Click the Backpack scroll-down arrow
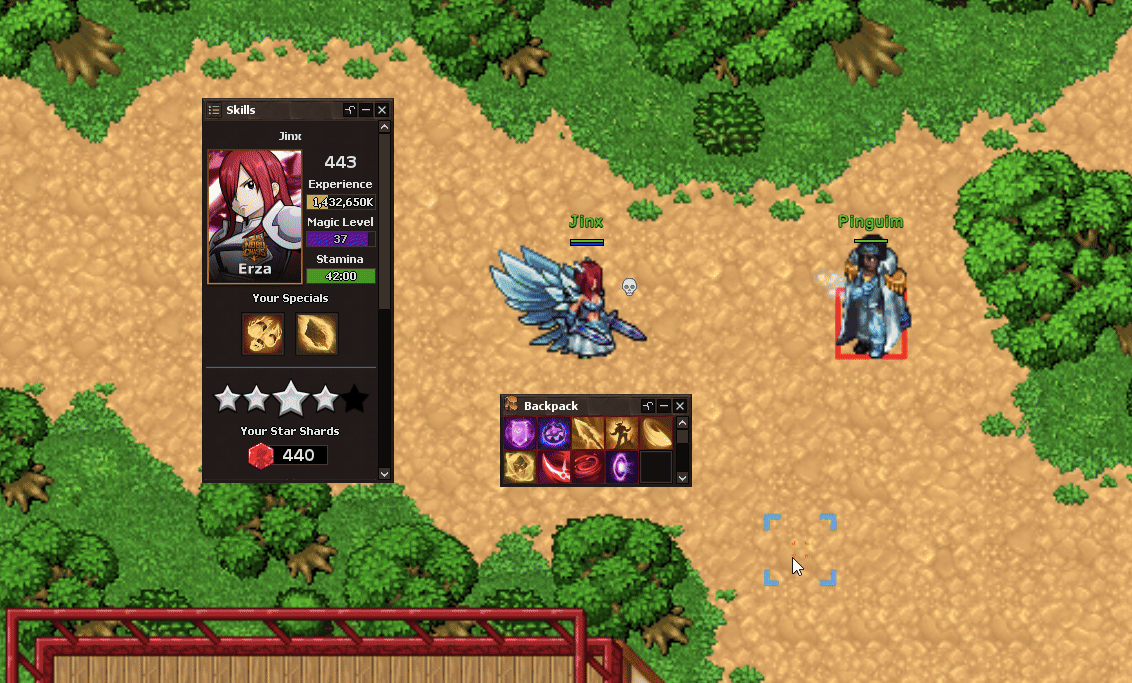1132x683 pixels. coord(683,478)
